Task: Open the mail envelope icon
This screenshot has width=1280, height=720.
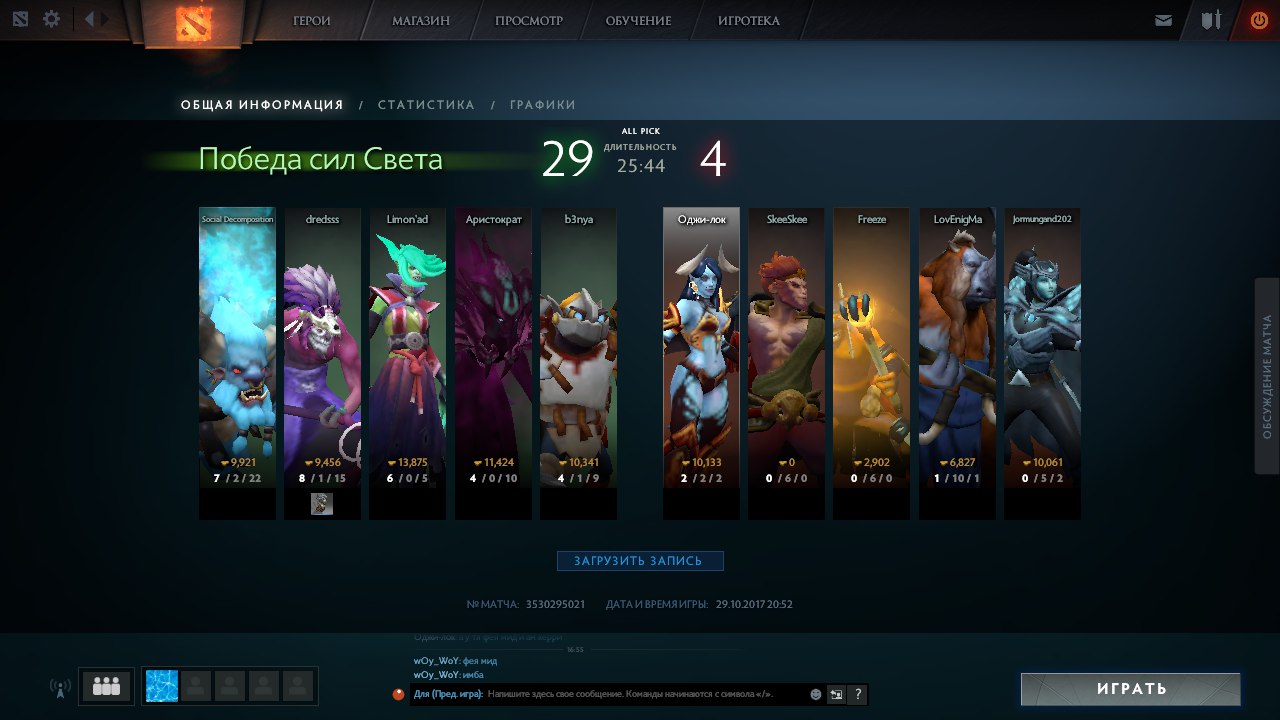Action: (x=1163, y=20)
